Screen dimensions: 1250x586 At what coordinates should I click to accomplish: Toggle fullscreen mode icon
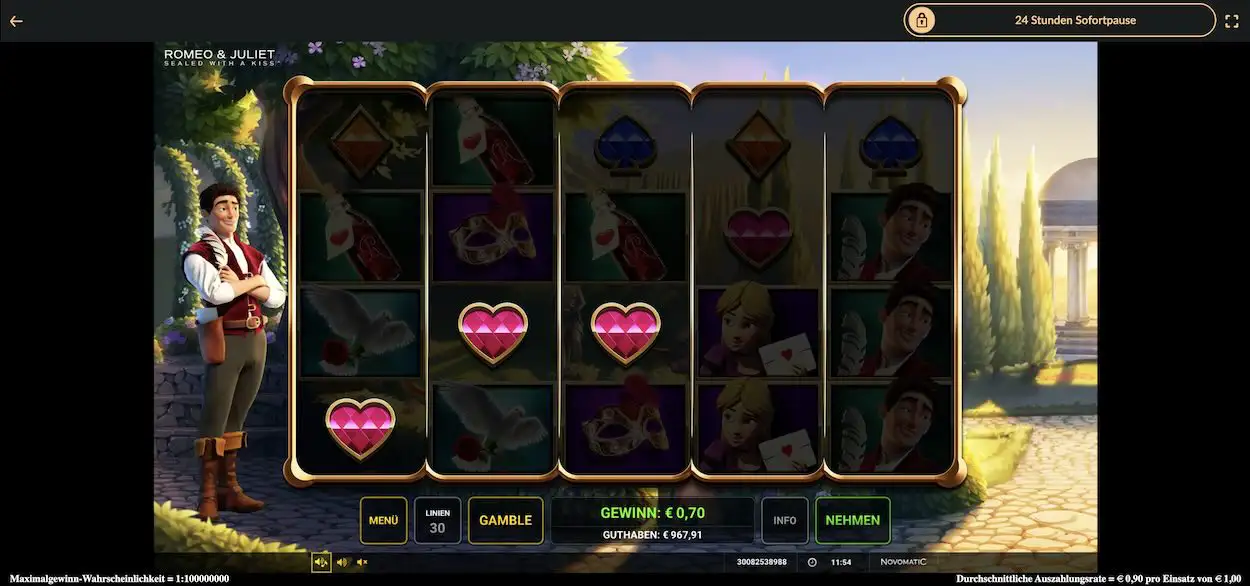click(x=1232, y=20)
